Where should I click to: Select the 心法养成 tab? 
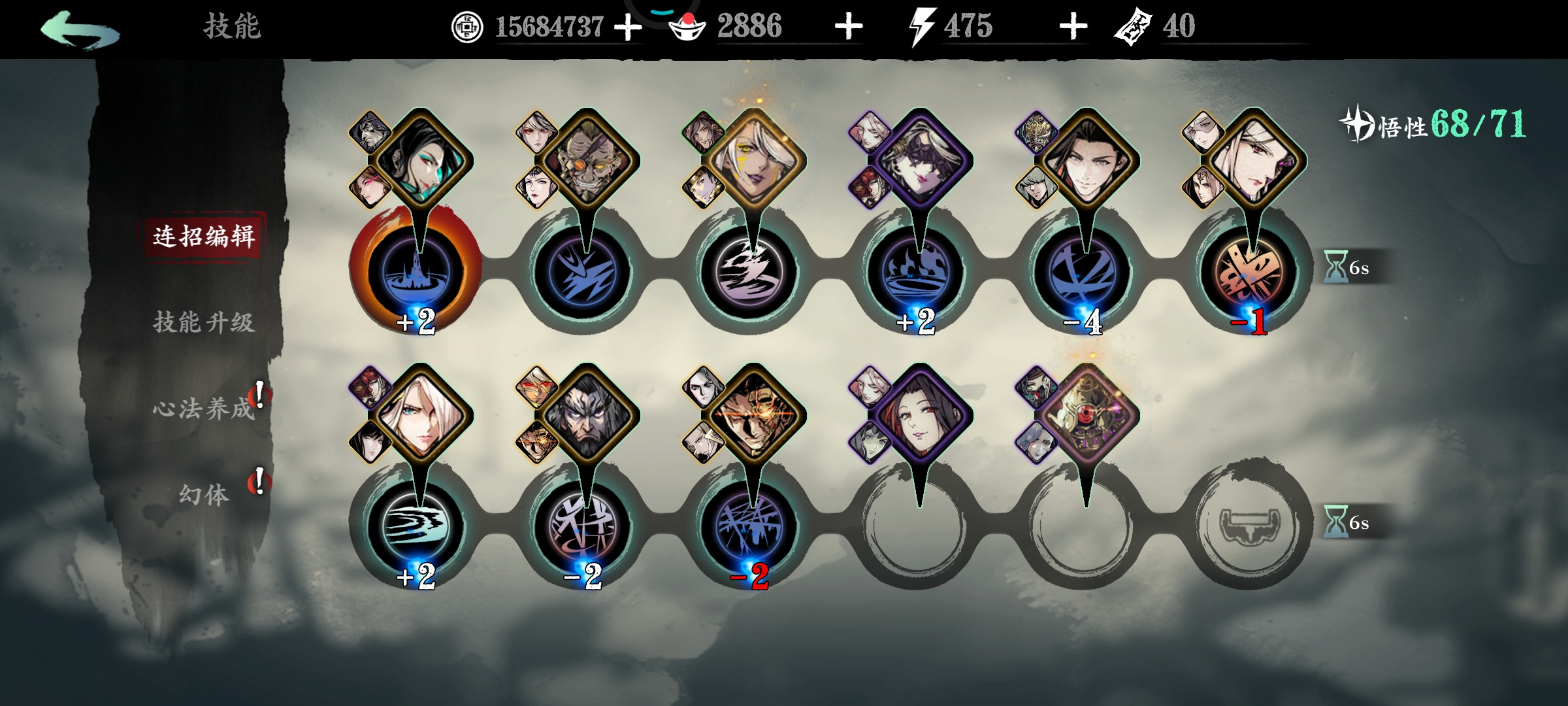204,409
